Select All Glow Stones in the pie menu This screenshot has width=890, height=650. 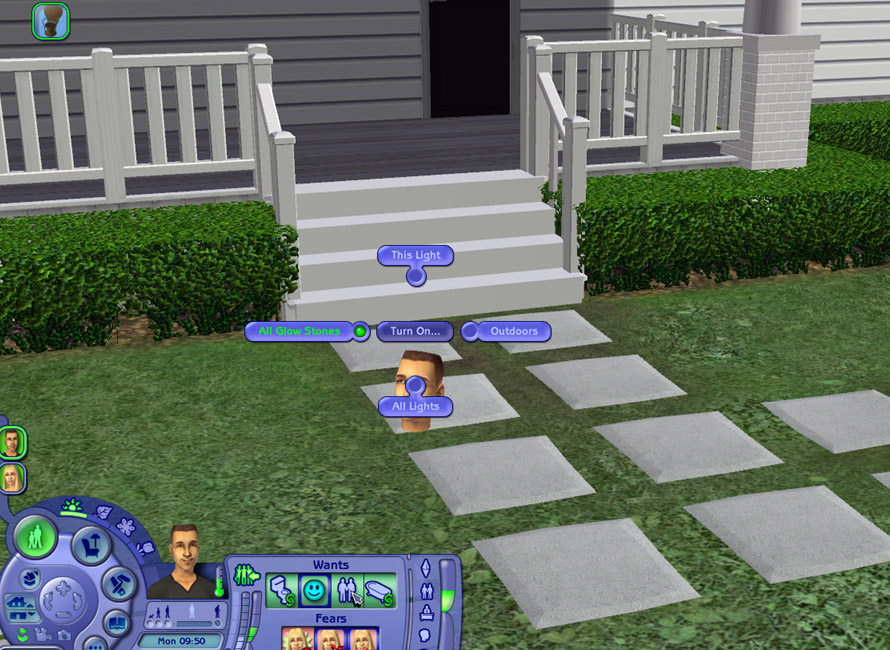299,331
